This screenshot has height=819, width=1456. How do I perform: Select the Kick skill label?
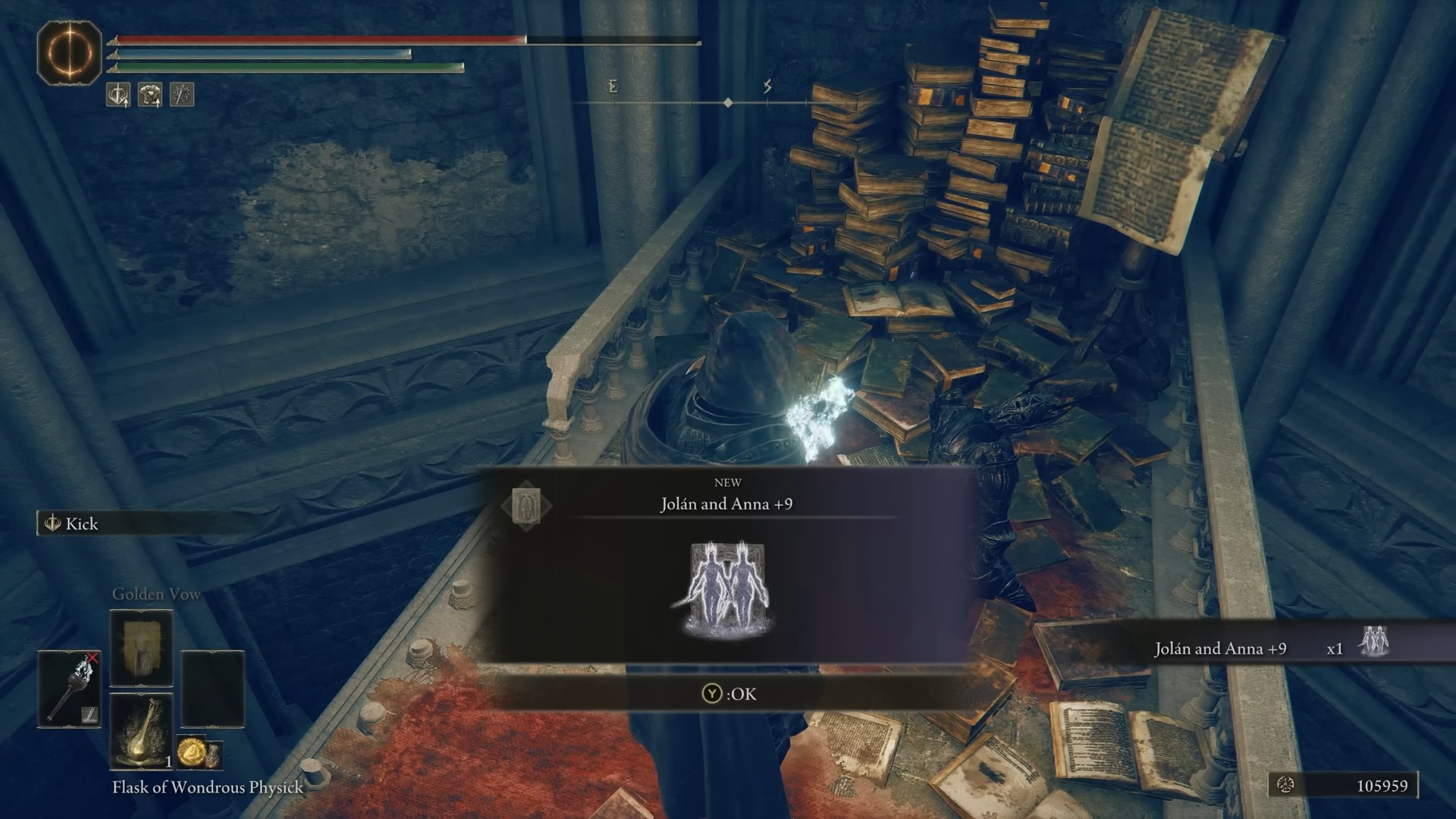click(82, 524)
